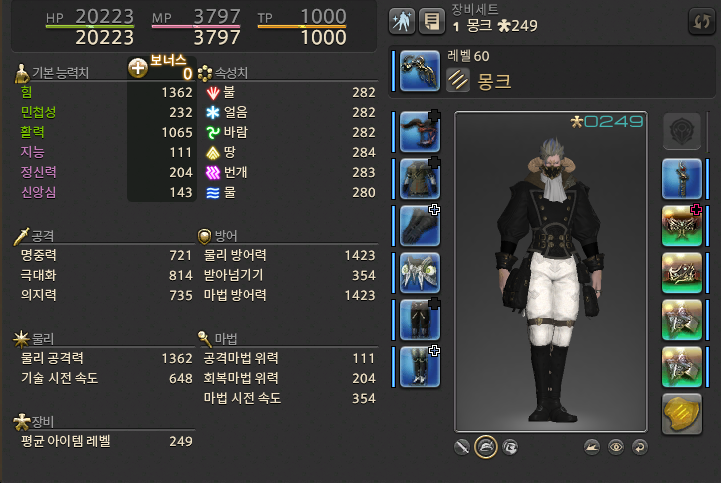Select the yellow soul crystal slot
The height and width of the screenshot is (483, 721).
click(681, 413)
